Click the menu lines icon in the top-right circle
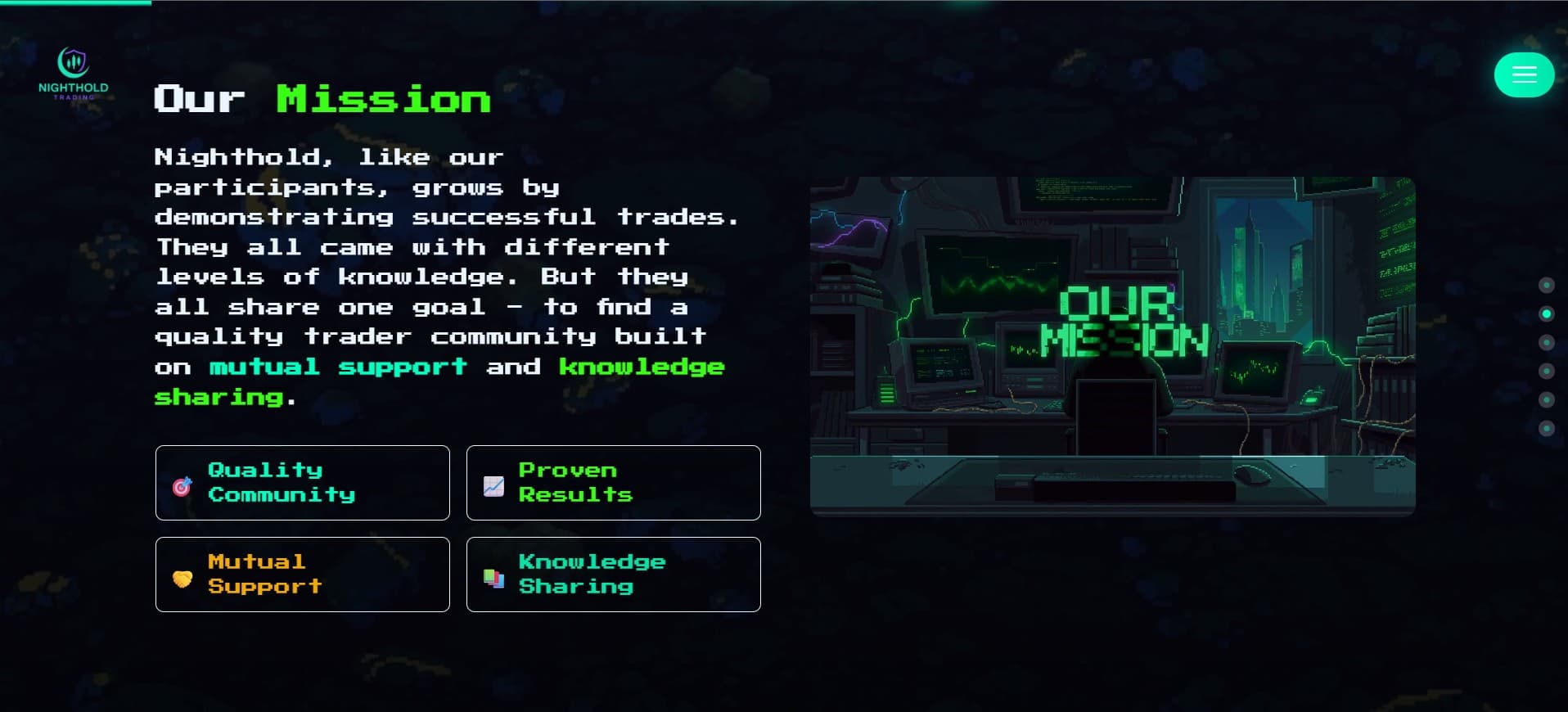Image resolution: width=1568 pixels, height=712 pixels. click(x=1524, y=74)
